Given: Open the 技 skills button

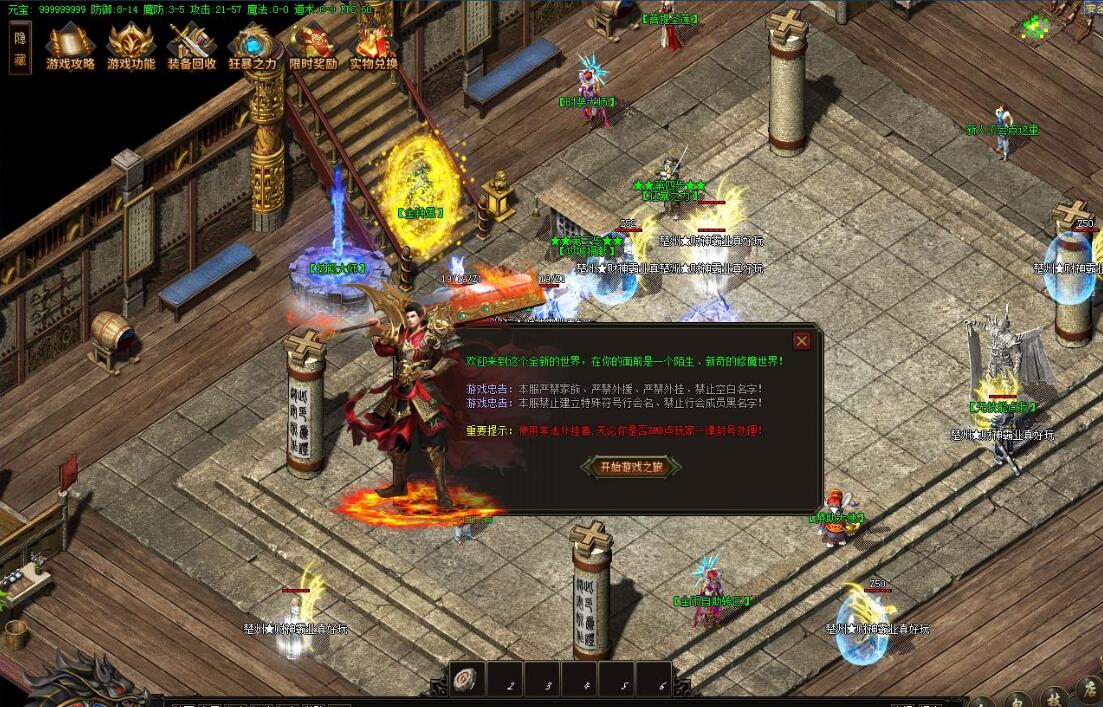Looking at the screenshot, I should pos(1054,698).
